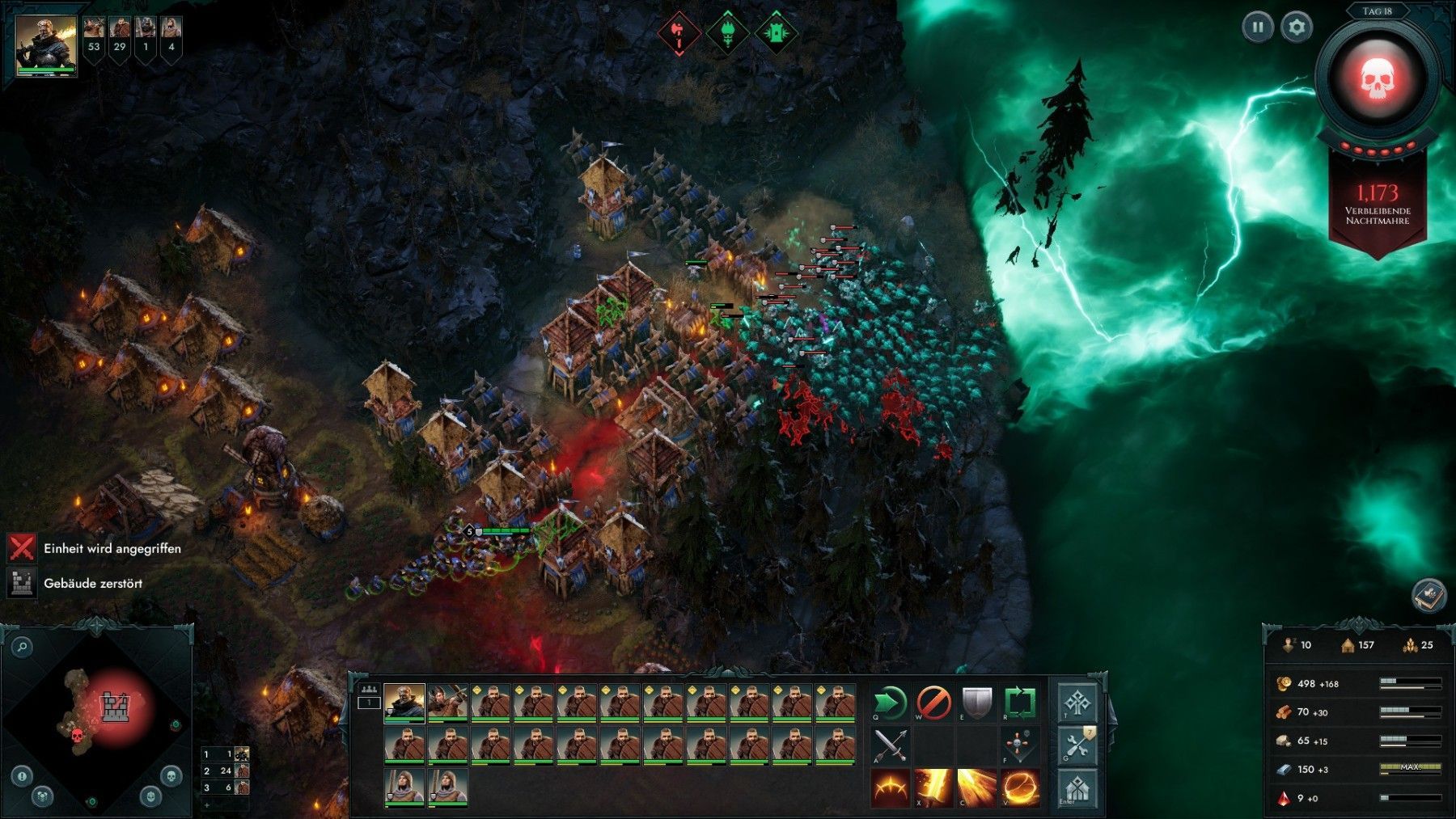The height and width of the screenshot is (819, 1456).
Task: Click the exclamation alert button by minimap
Action: pyautogui.click(x=22, y=776)
